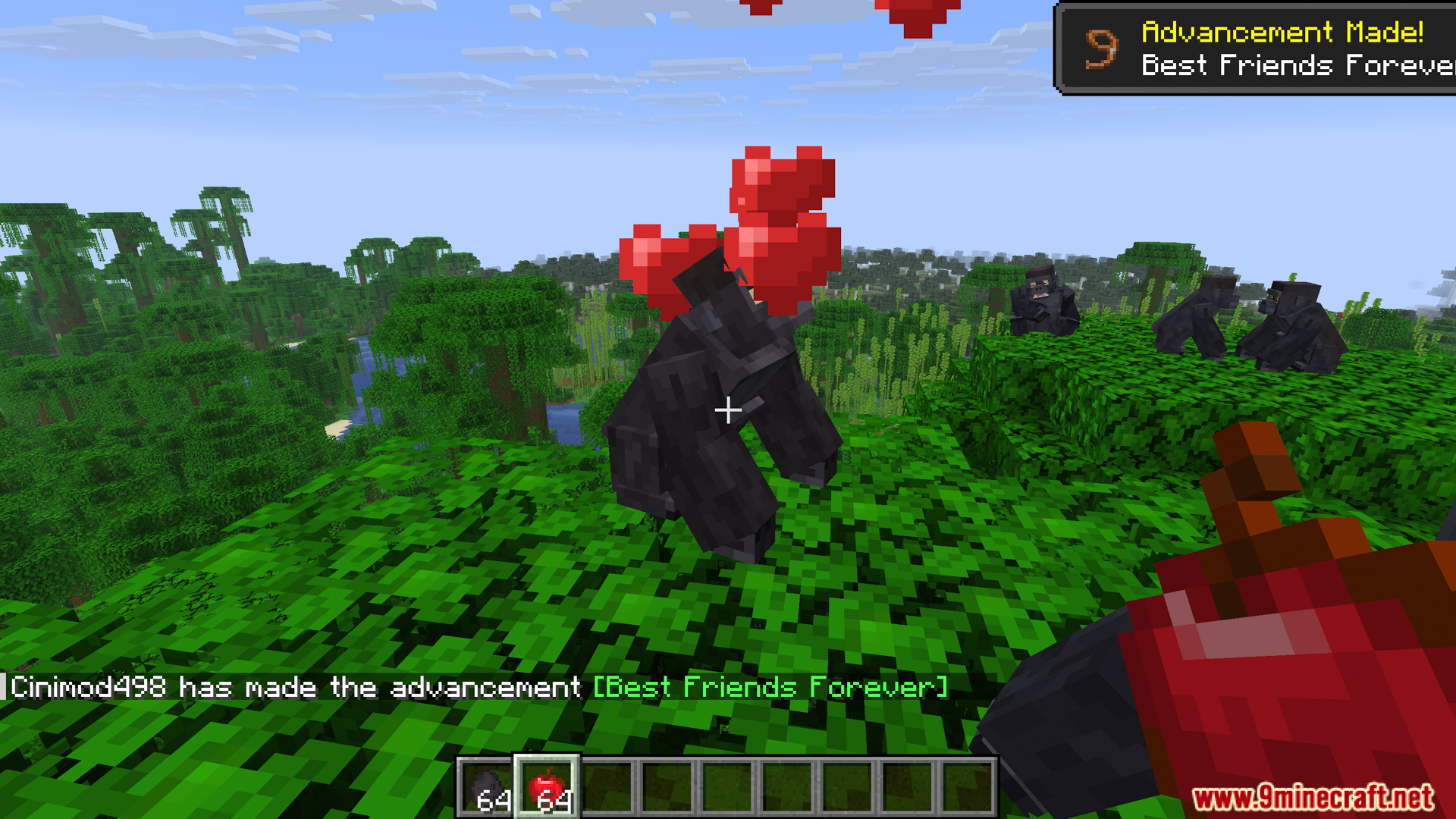
Task: Click the crosshair at screen center
Action: (x=728, y=409)
